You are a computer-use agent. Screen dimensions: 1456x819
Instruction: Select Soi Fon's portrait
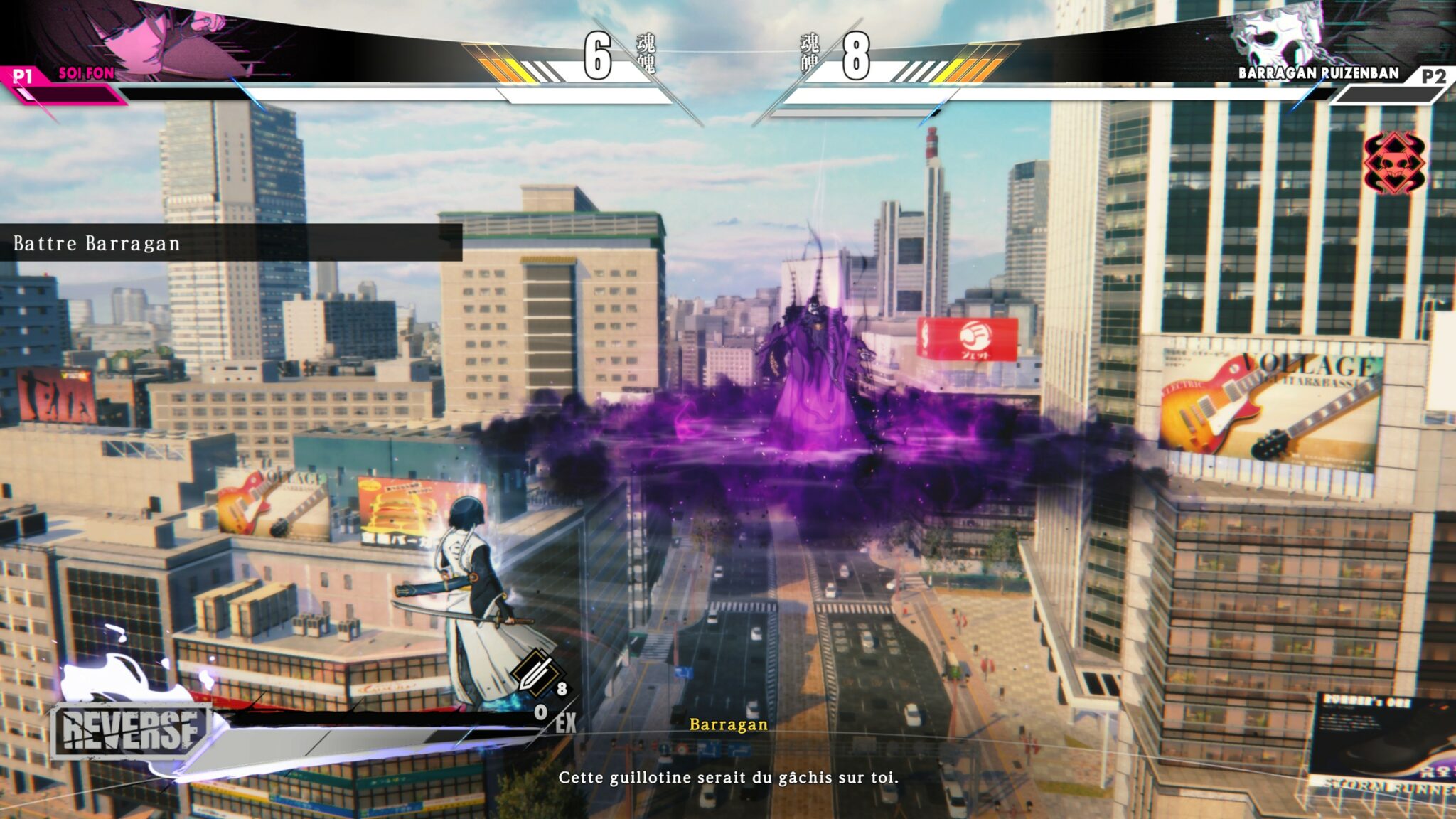point(153,39)
